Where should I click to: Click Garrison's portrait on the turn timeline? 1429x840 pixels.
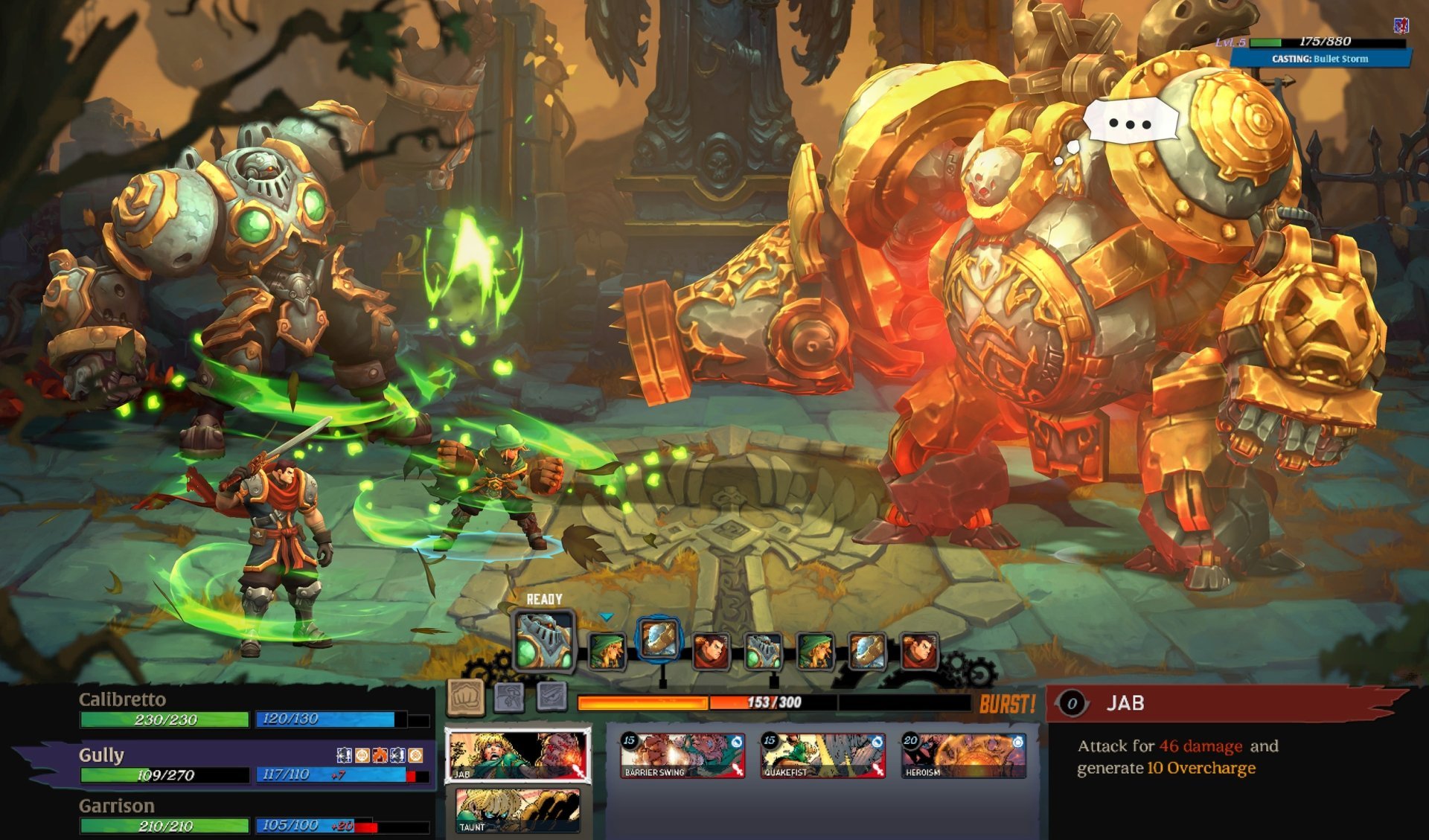pos(712,649)
